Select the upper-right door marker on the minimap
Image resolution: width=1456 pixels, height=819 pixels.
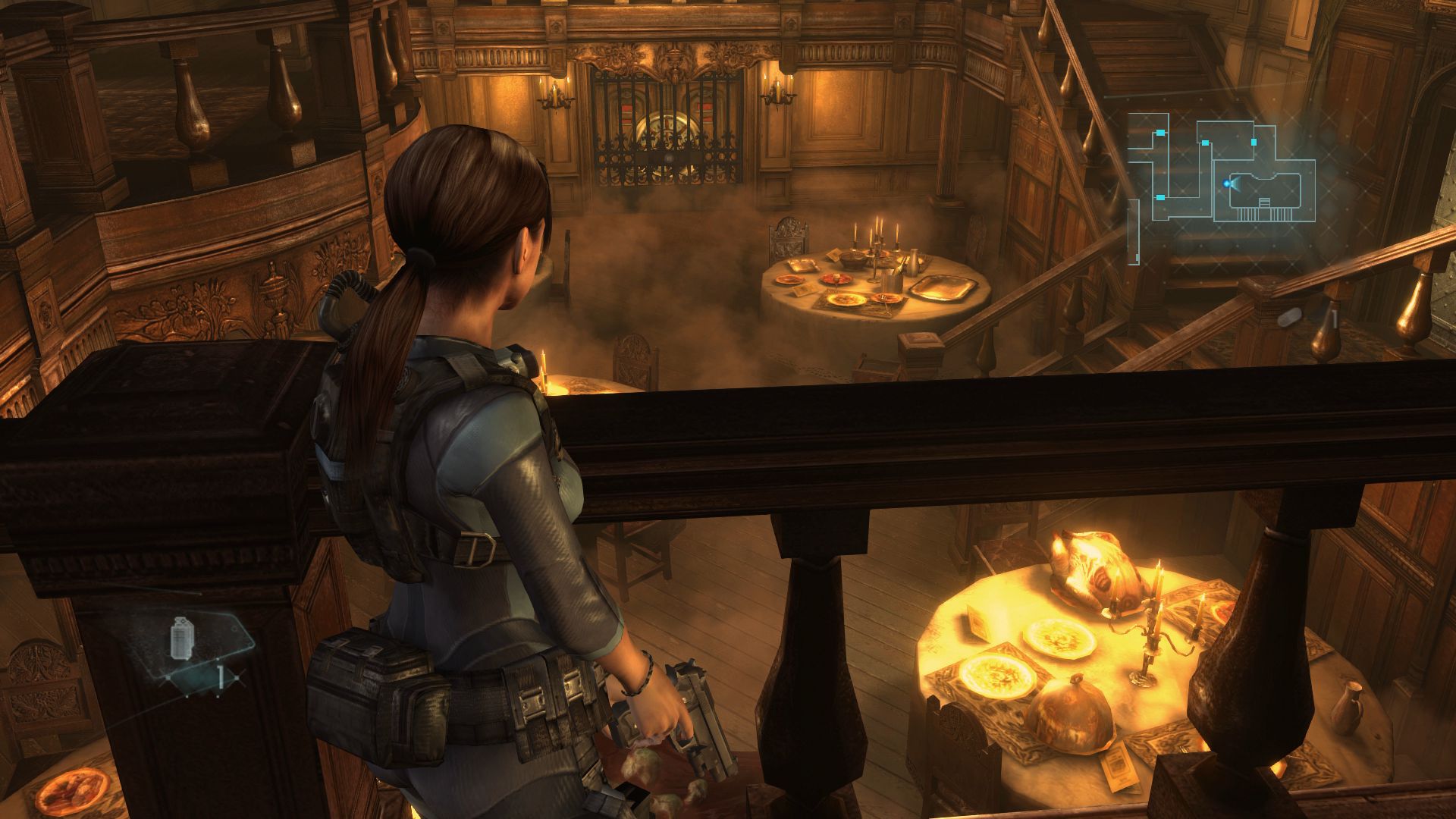coord(1254,142)
